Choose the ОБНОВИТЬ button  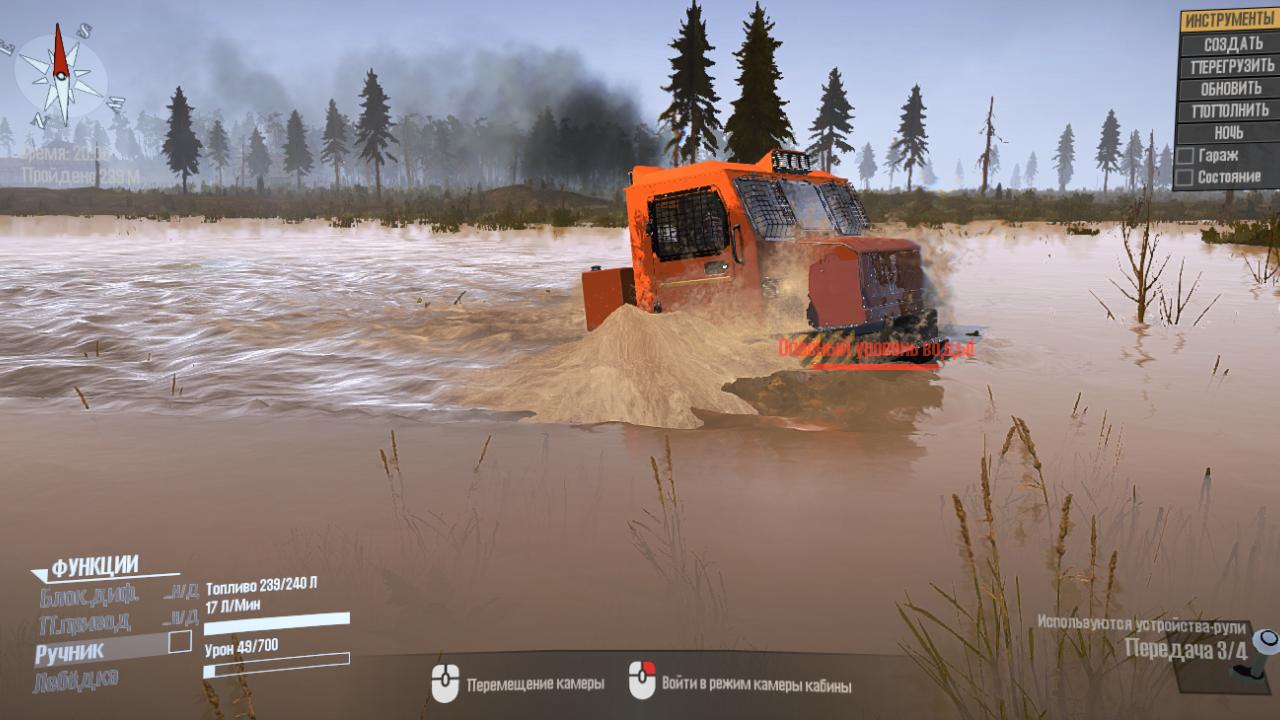1231,89
